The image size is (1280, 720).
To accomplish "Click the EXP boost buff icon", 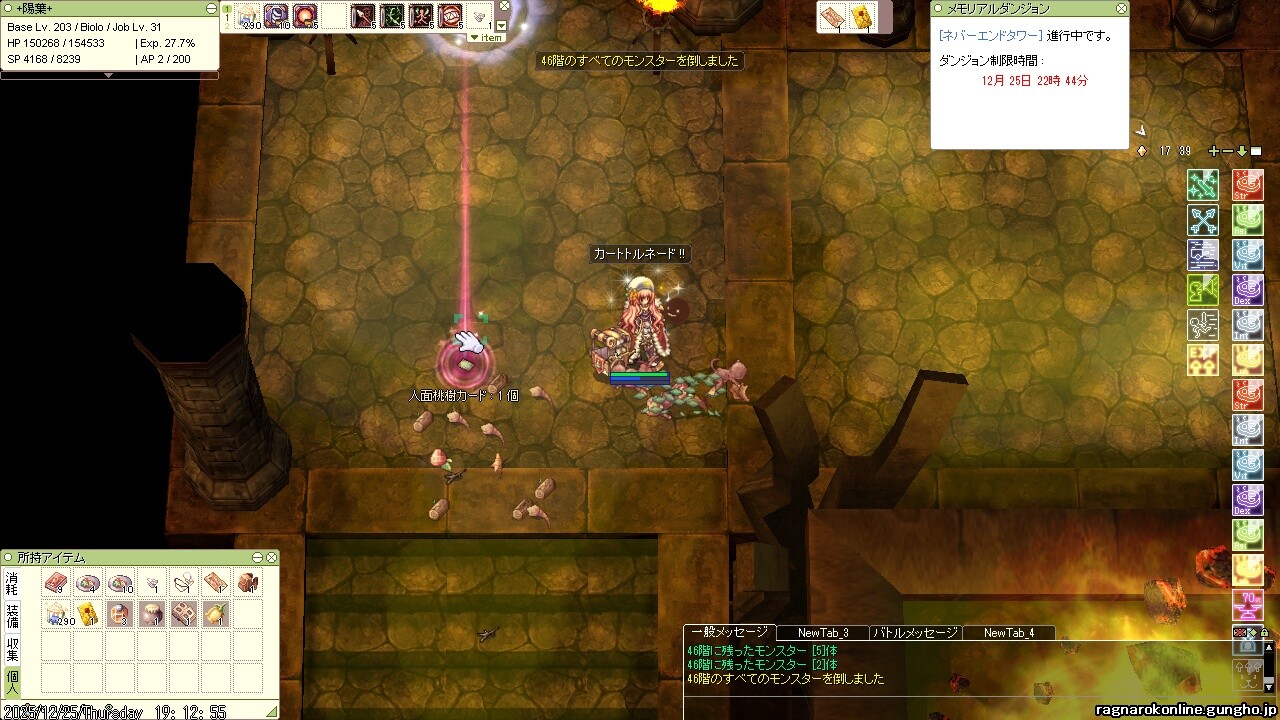I will coord(1203,360).
